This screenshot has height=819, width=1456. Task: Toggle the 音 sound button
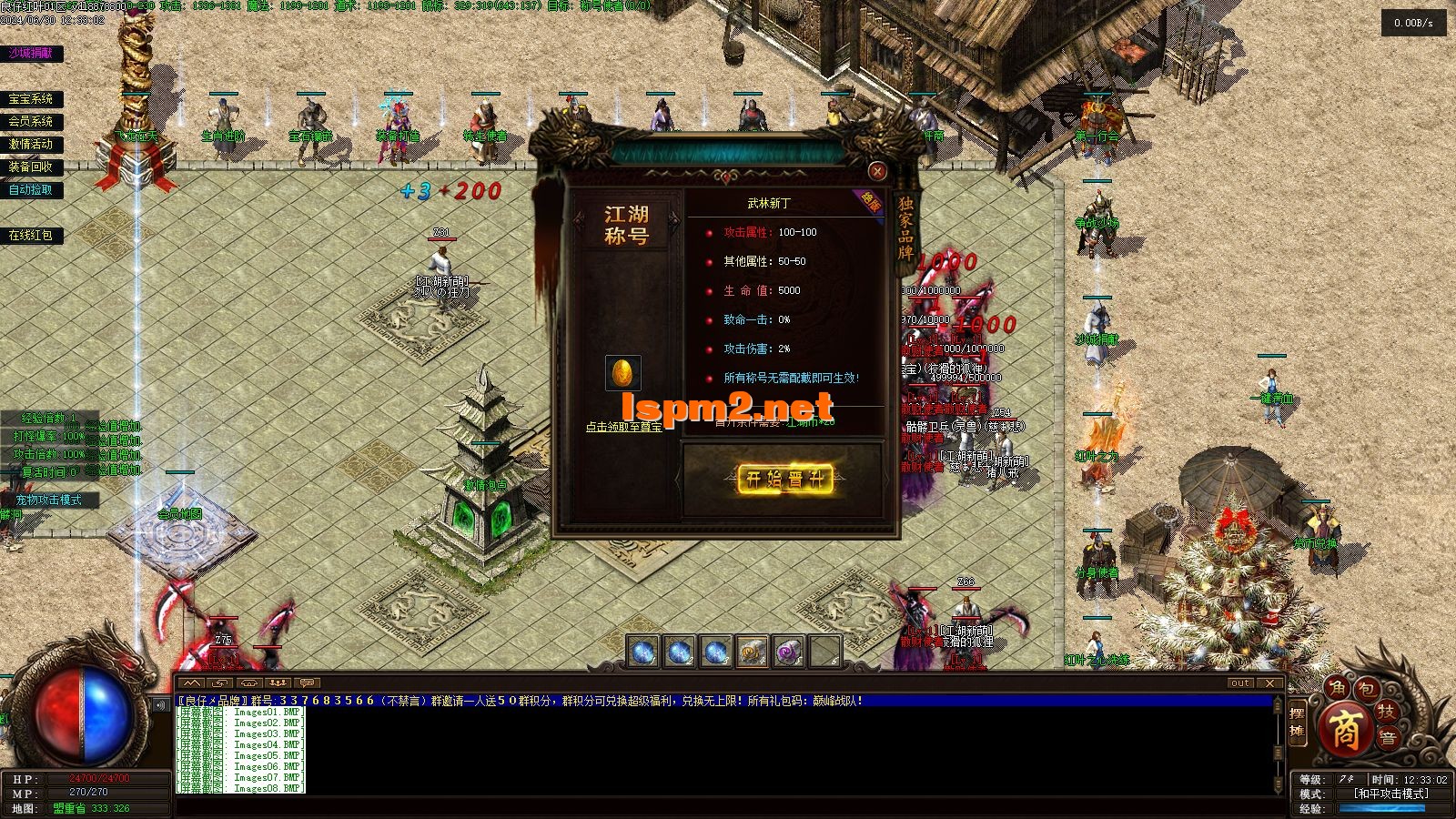[1389, 738]
